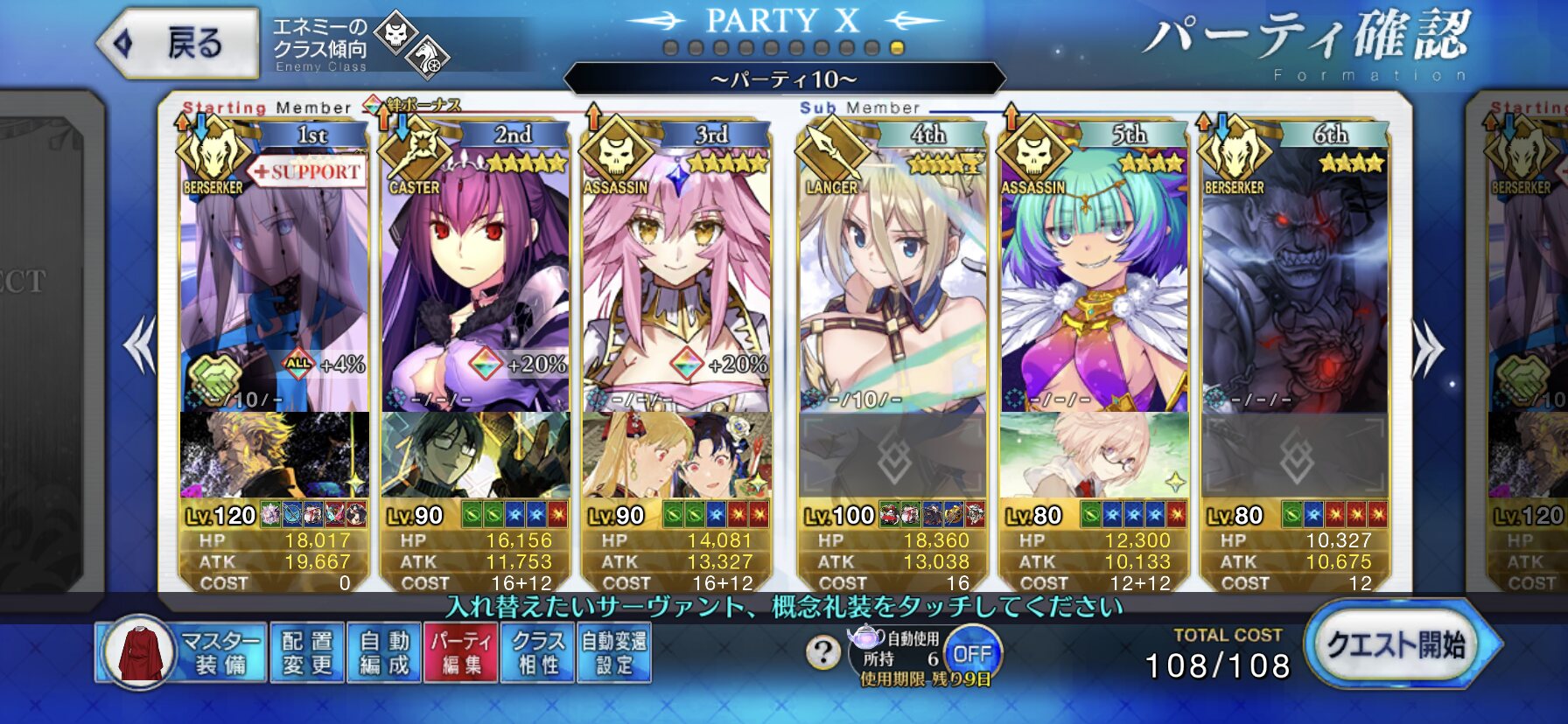Open 自動変還設定 settings

click(x=613, y=652)
